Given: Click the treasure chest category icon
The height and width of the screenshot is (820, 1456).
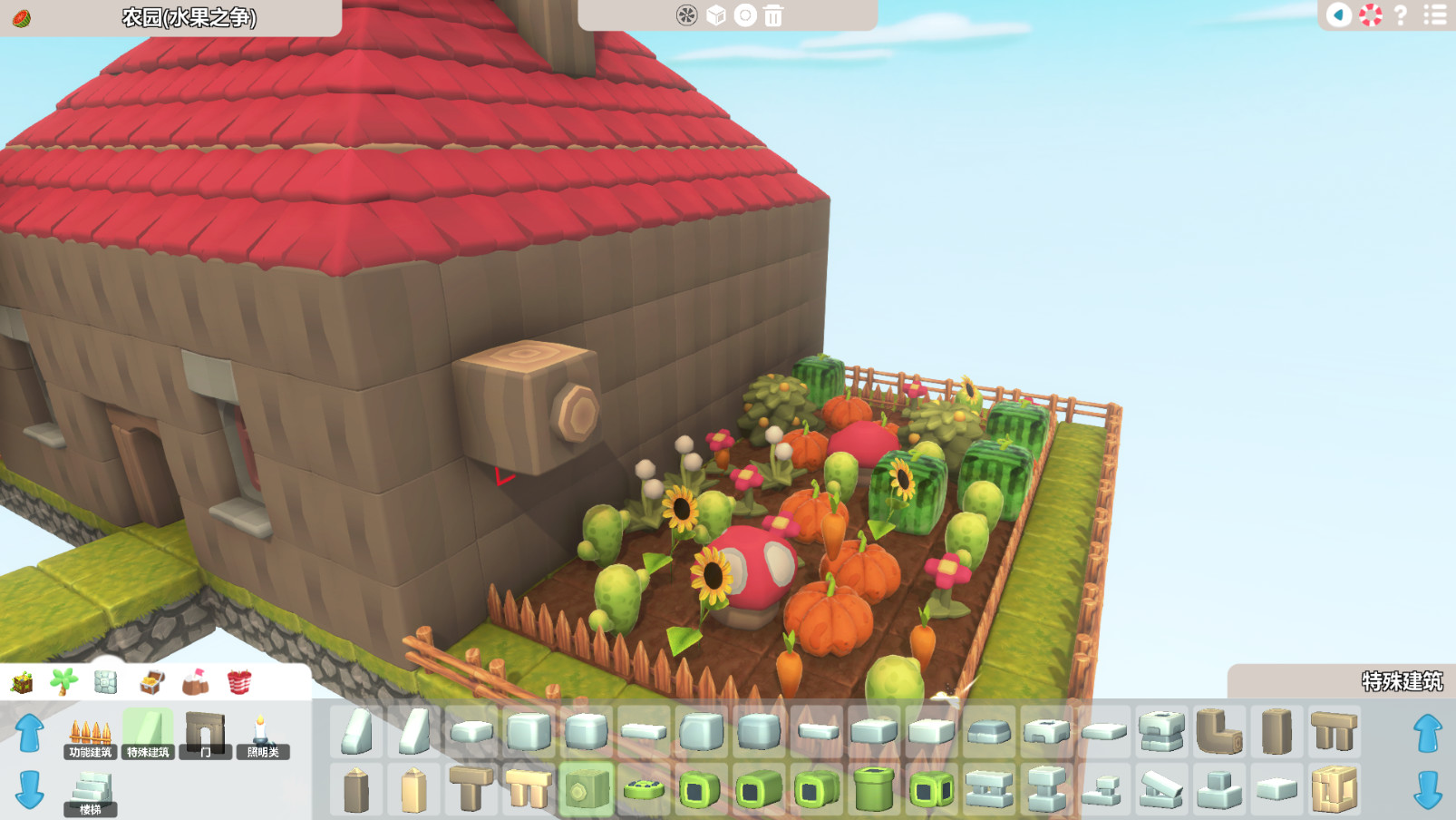Looking at the screenshot, I should [x=150, y=684].
